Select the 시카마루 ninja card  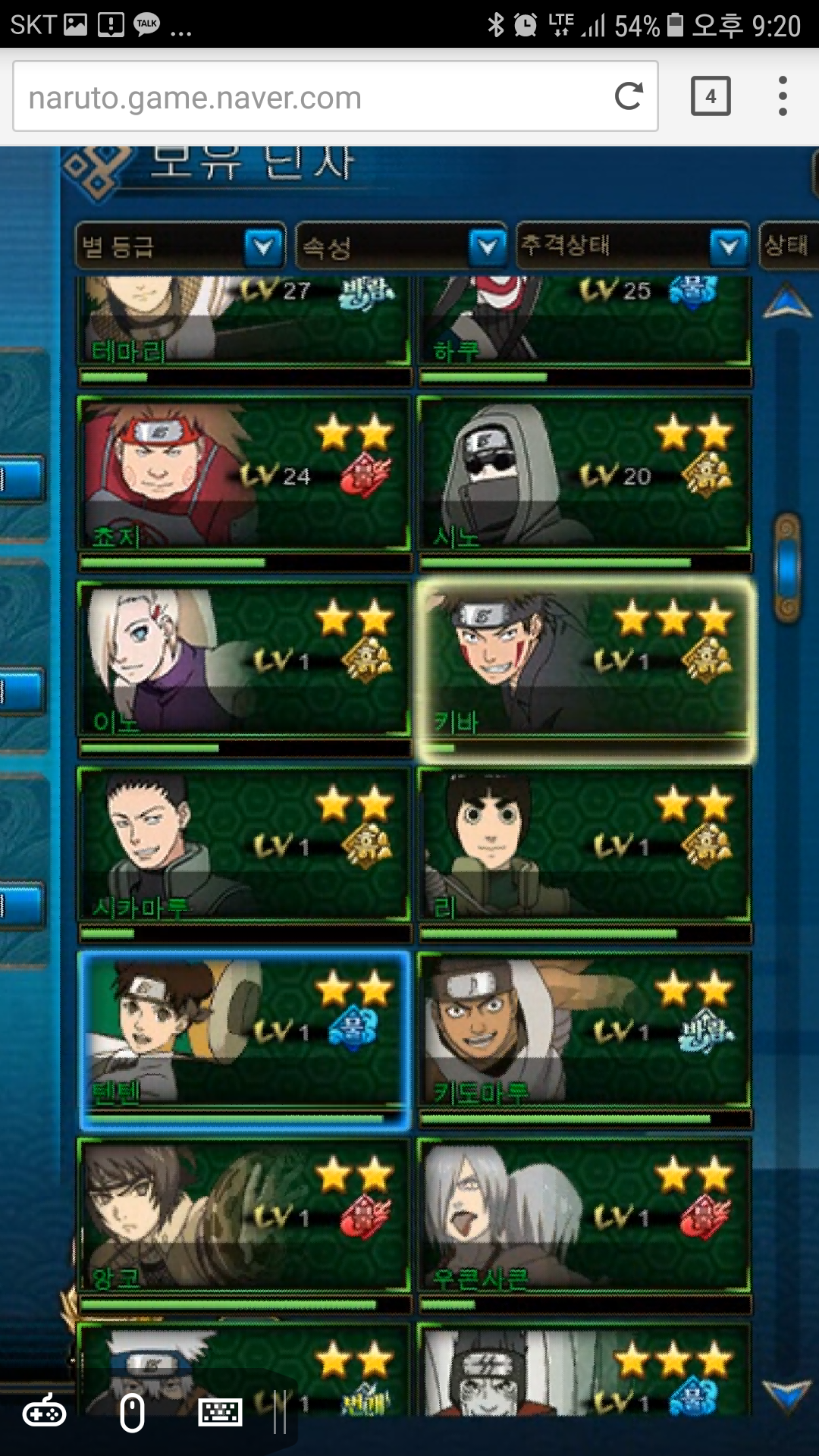[x=244, y=845]
